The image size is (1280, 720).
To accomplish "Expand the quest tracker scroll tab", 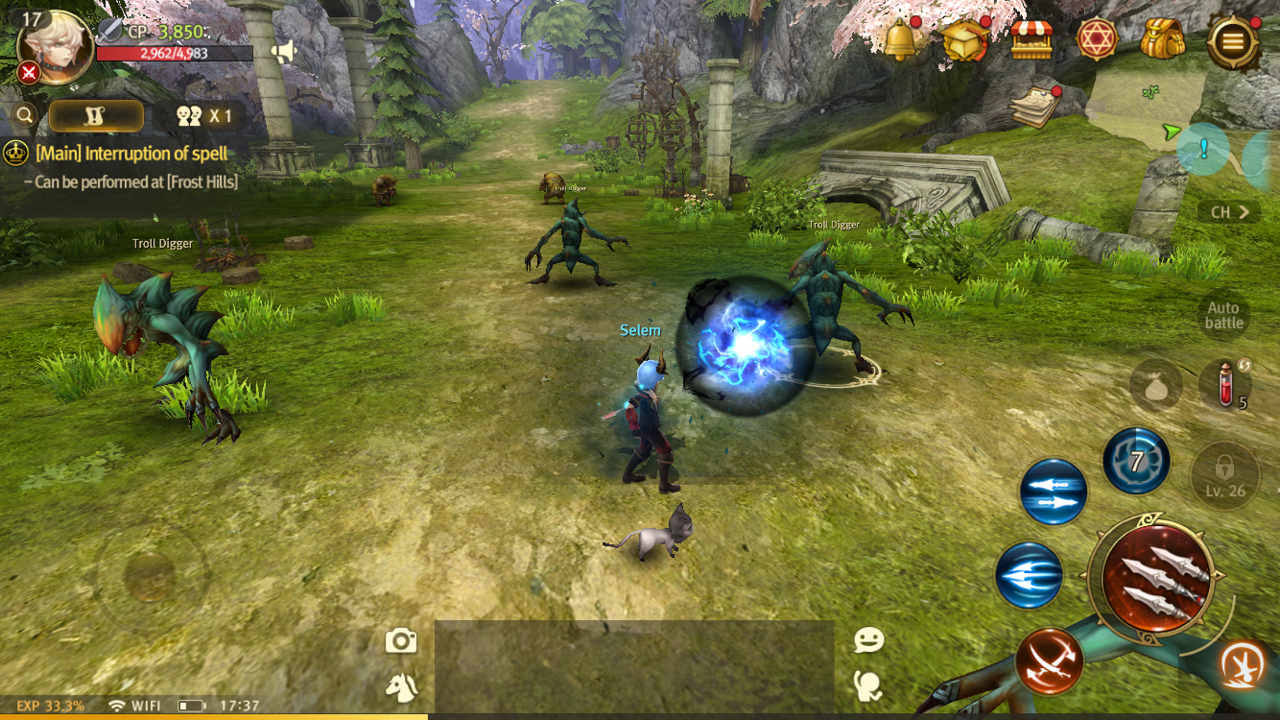I will coord(95,115).
